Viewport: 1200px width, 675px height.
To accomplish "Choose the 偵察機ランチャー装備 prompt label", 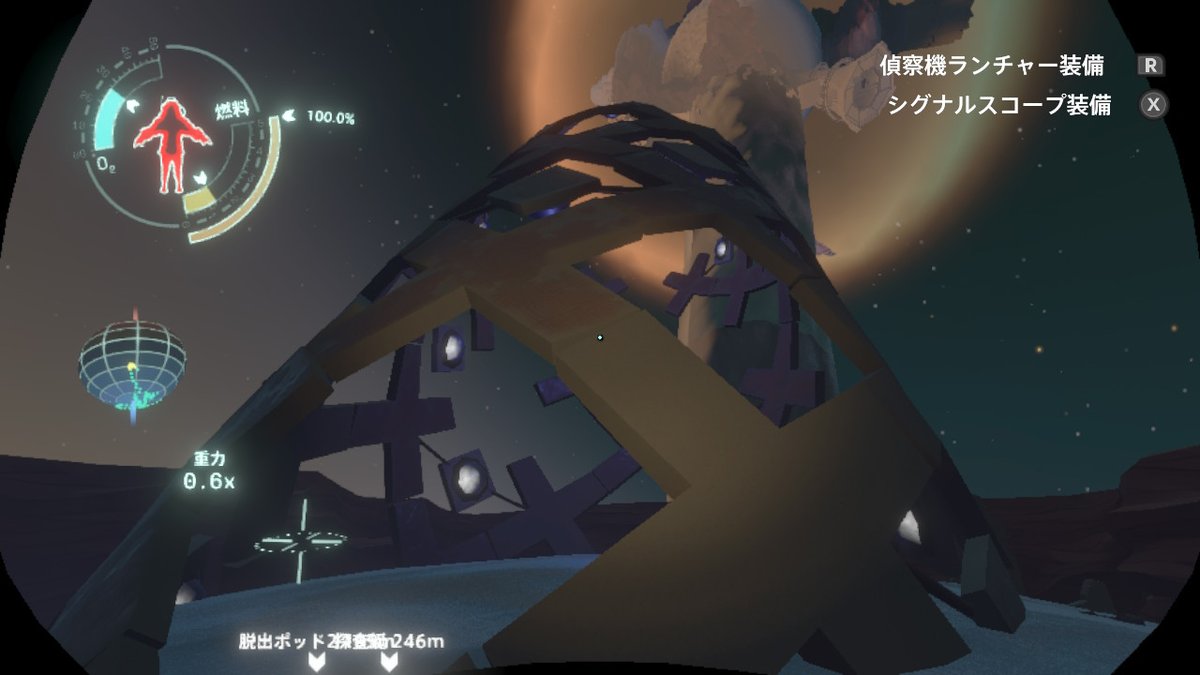I will pos(992,66).
